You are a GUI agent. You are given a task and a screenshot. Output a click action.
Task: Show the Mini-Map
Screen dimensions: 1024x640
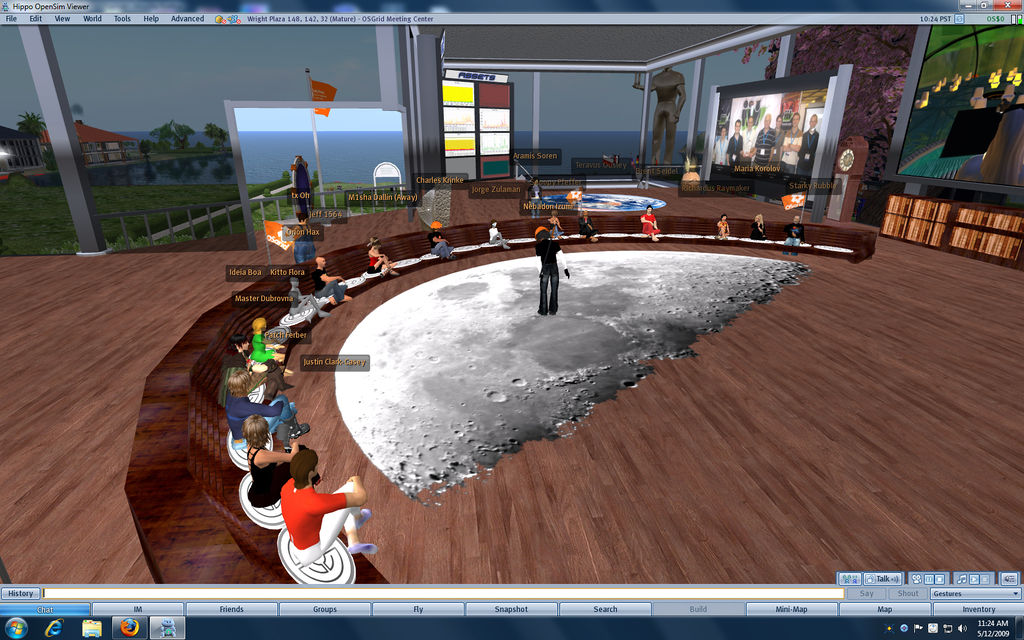click(791, 609)
